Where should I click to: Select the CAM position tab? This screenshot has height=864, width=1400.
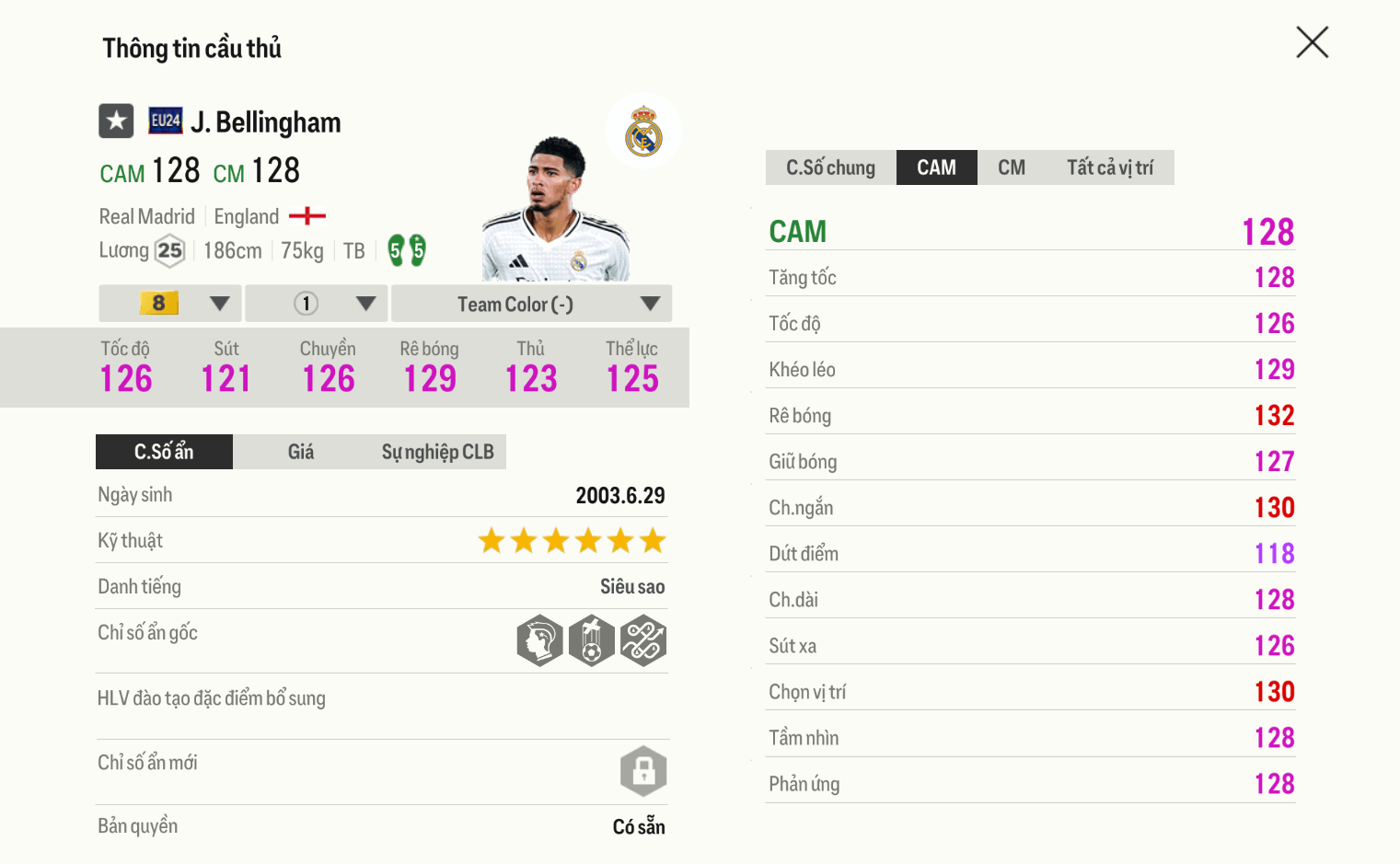pyautogui.click(x=936, y=167)
